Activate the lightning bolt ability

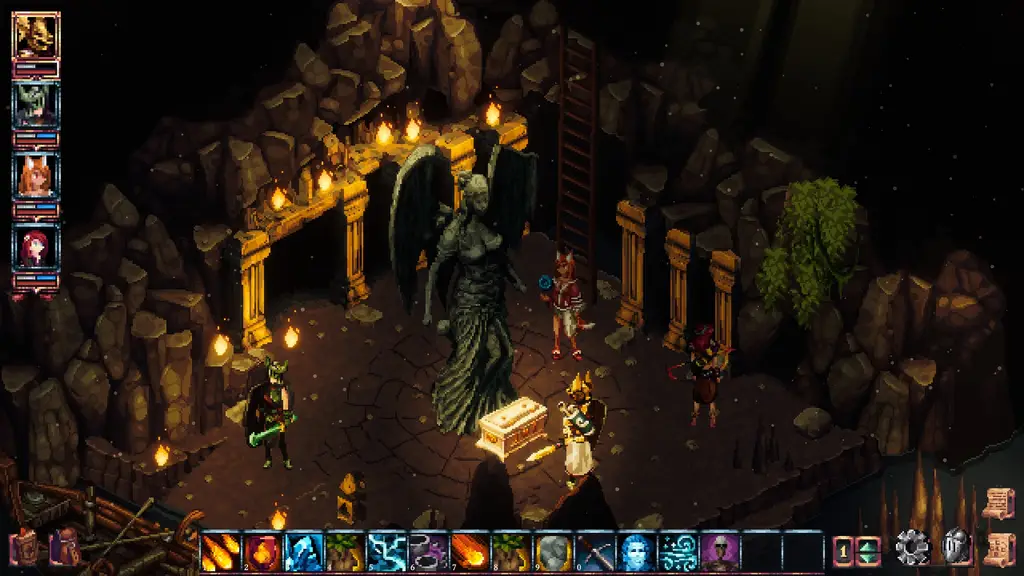(x=385, y=551)
